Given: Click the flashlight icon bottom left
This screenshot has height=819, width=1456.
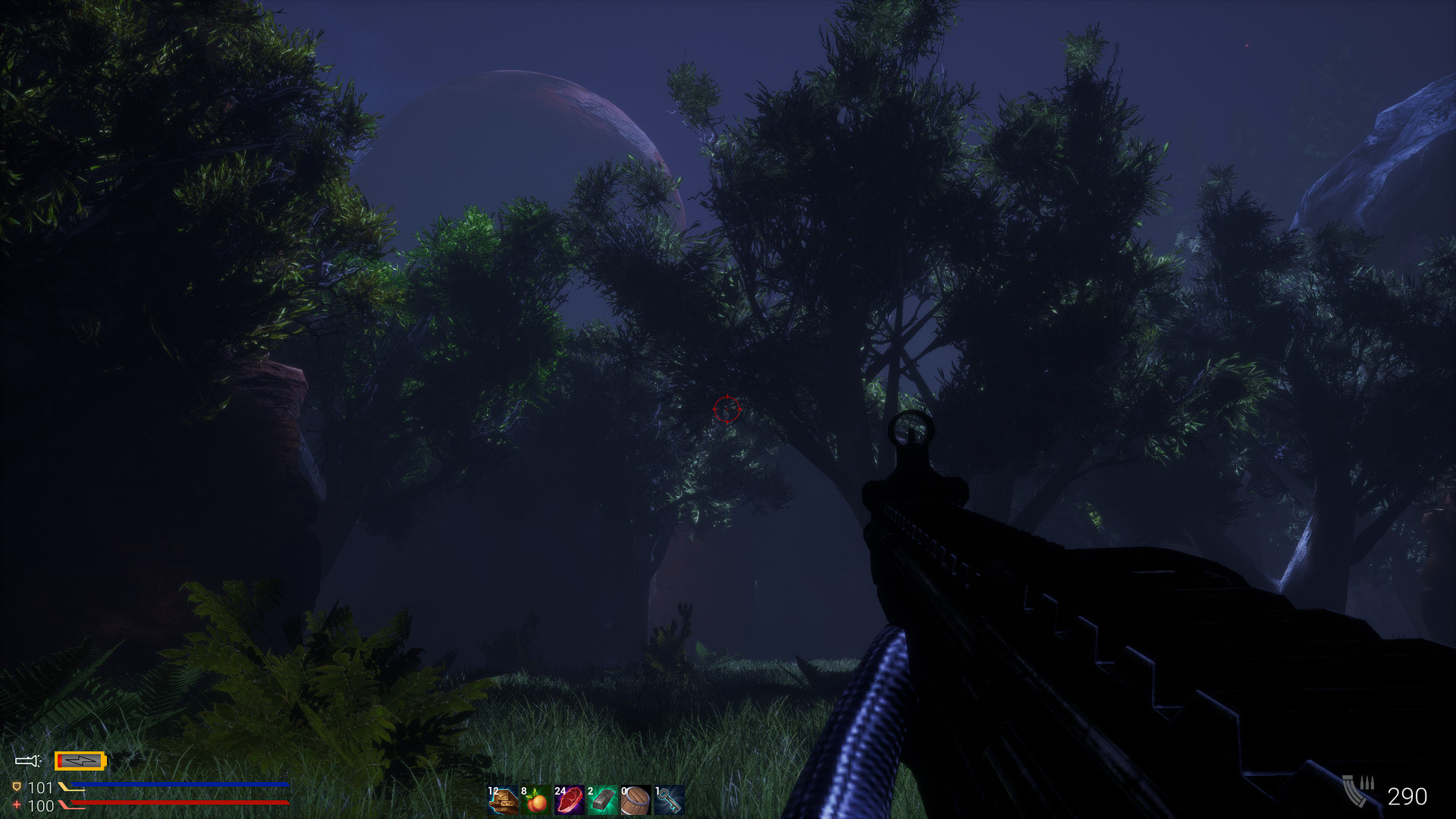Looking at the screenshot, I should [x=27, y=760].
